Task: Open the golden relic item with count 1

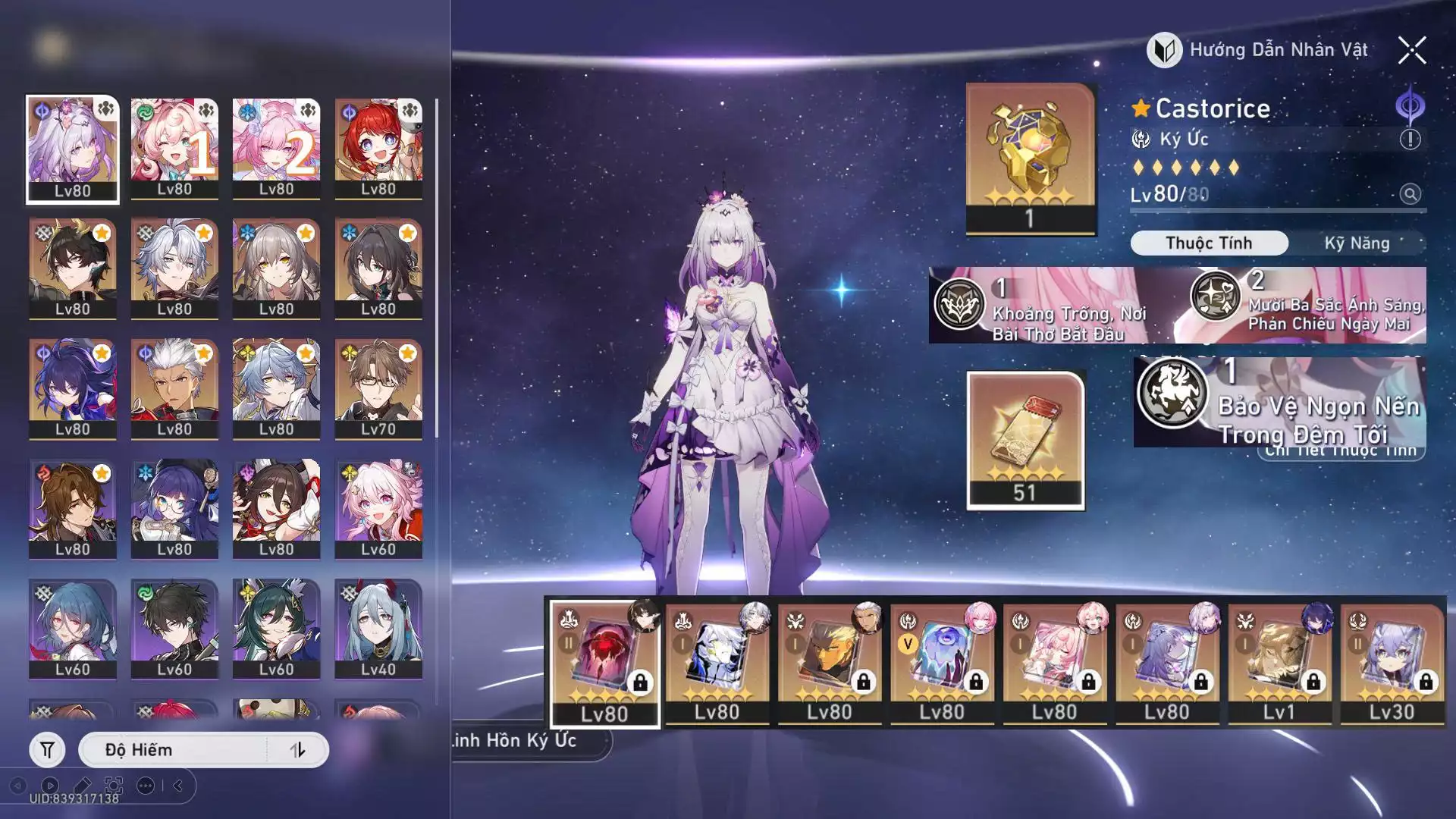Action: (x=1031, y=158)
